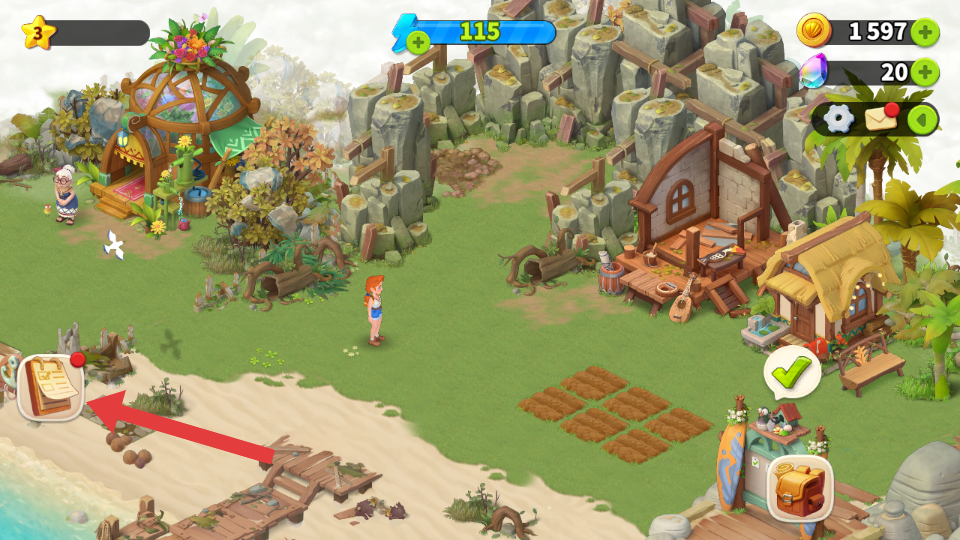Tap the level 3 star badge
Viewport: 960px width, 540px height.
coord(38,33)
